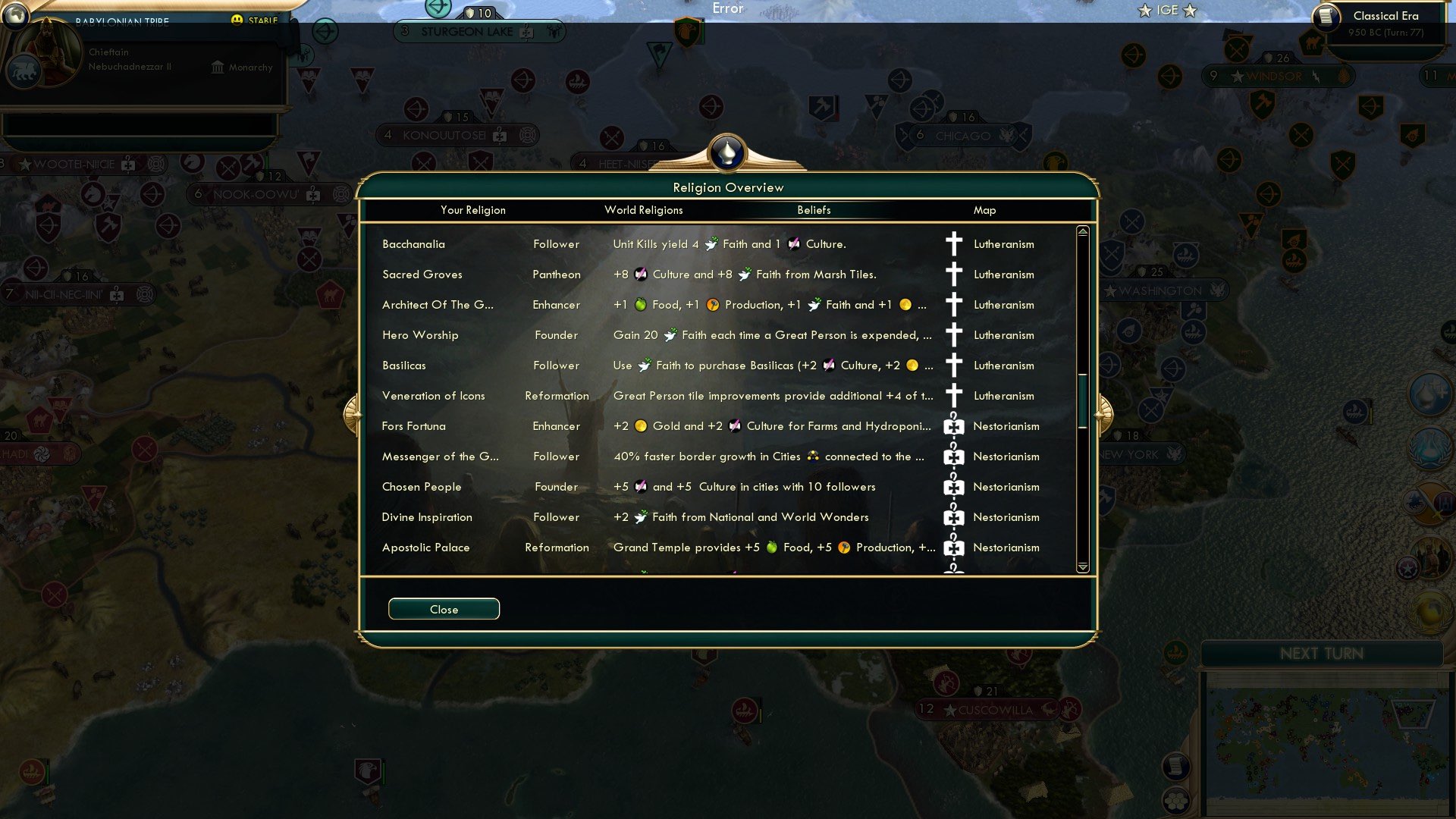Open the World Congress icon on right sidebar
Image resolution: width=1456 pixels, height=819 pixels.
[x=1430, y=449]
